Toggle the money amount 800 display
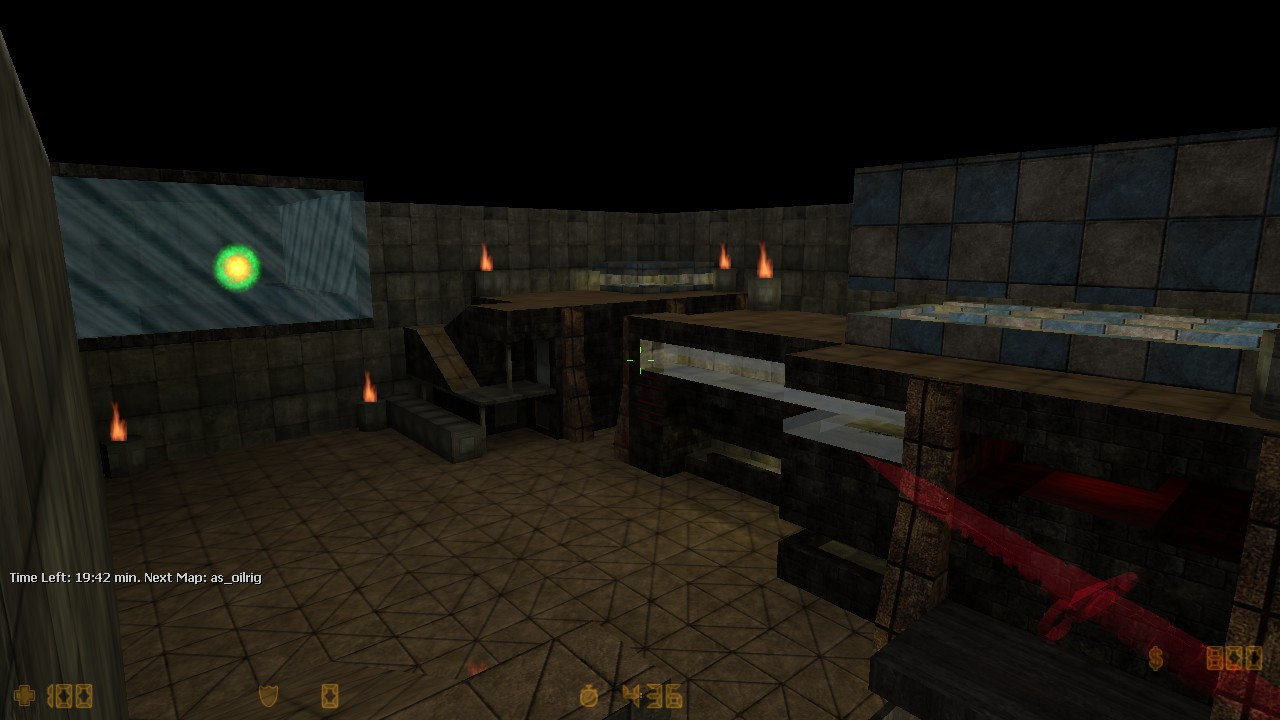 1234,659
